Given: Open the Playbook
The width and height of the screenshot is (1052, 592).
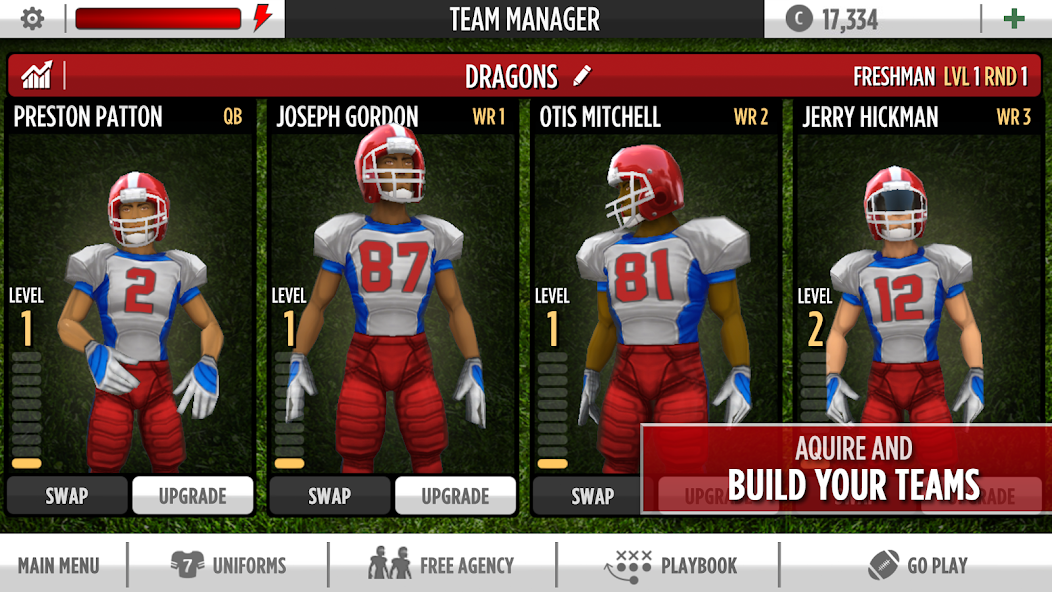Looking at the screenshot, I should (x=671, y=565).
